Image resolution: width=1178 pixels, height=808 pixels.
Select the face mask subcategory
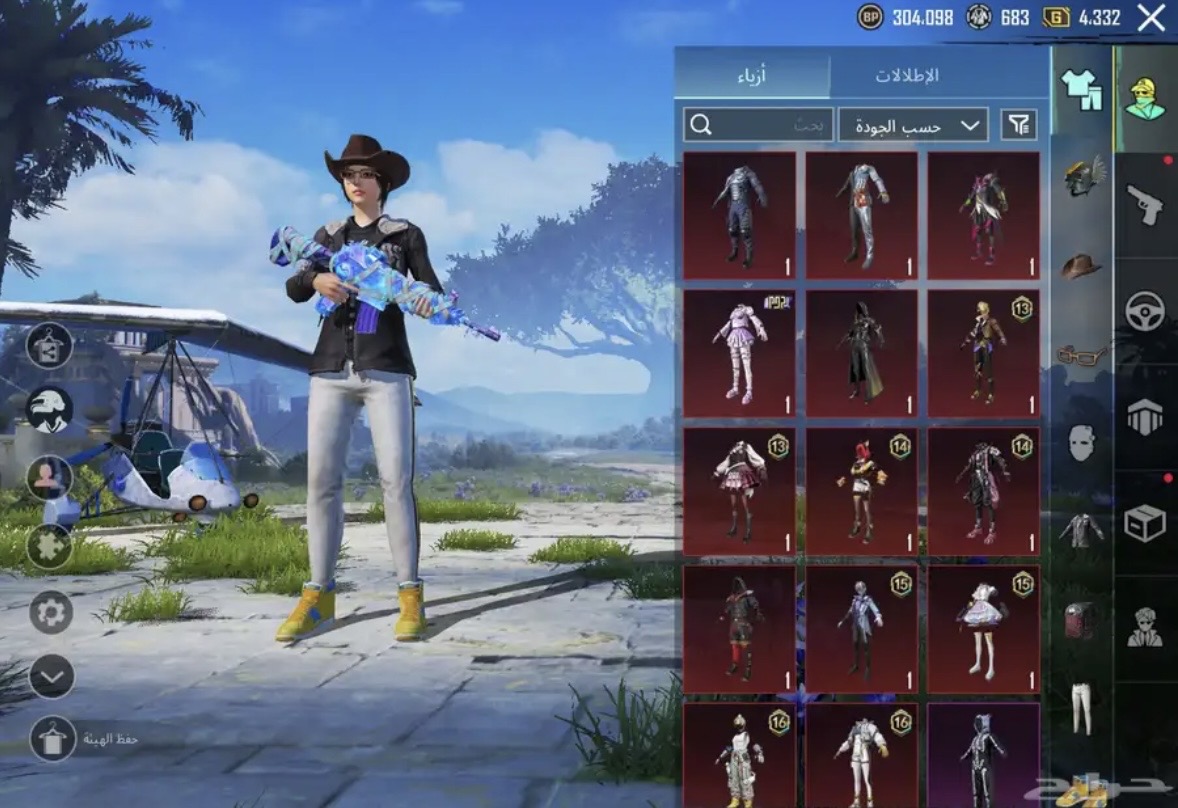coord(1081,442)
